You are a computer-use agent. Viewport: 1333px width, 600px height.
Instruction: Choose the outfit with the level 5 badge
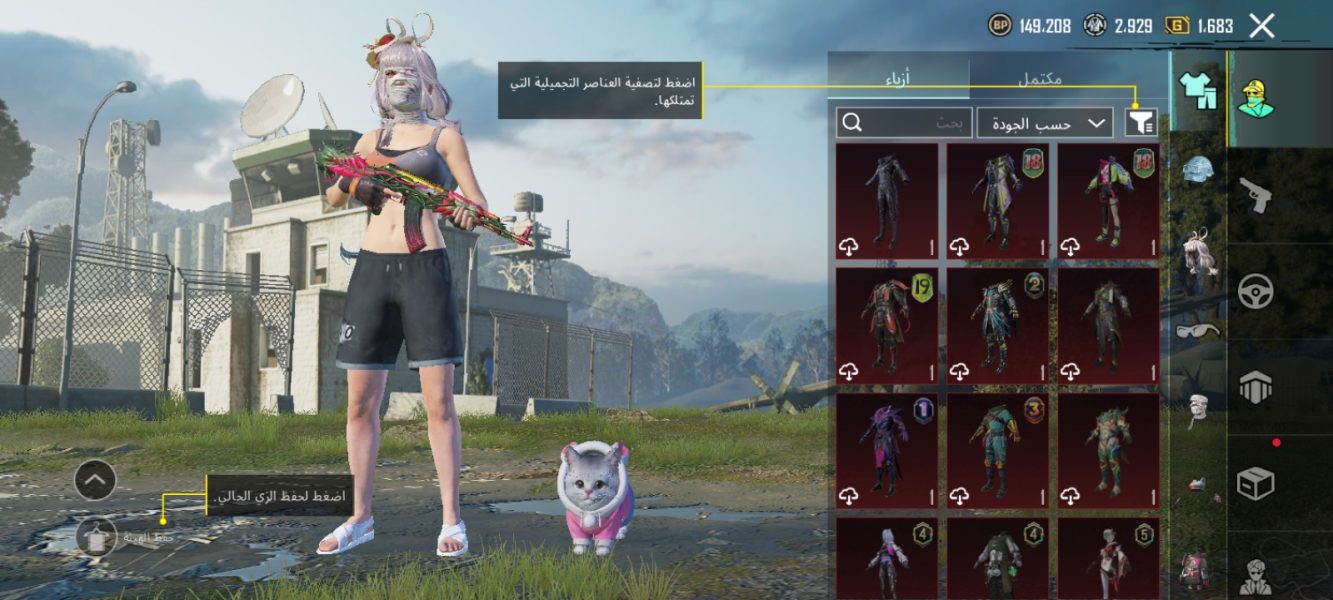point(1108,558)
